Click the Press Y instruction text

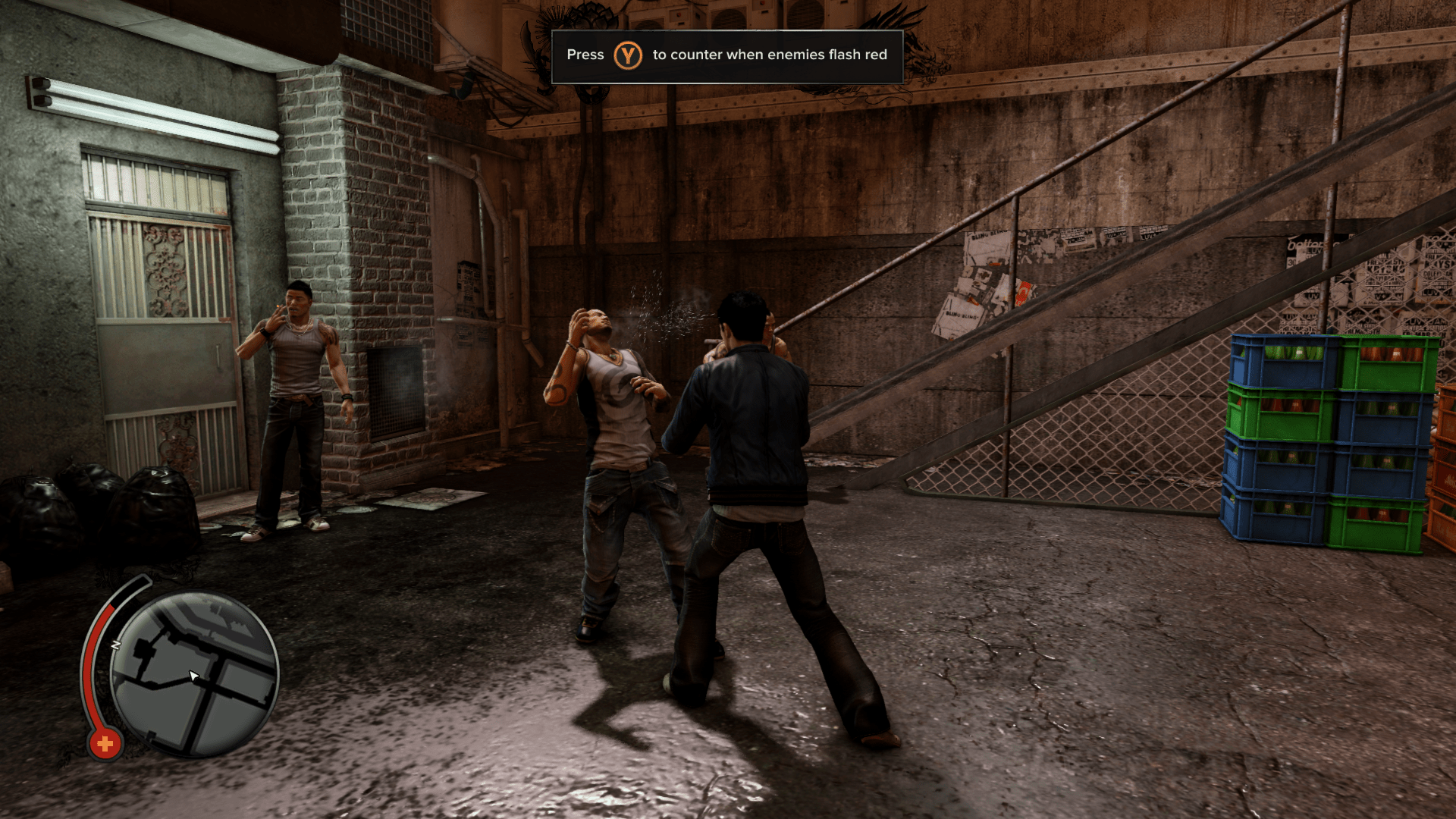click(x=584, y=55)
